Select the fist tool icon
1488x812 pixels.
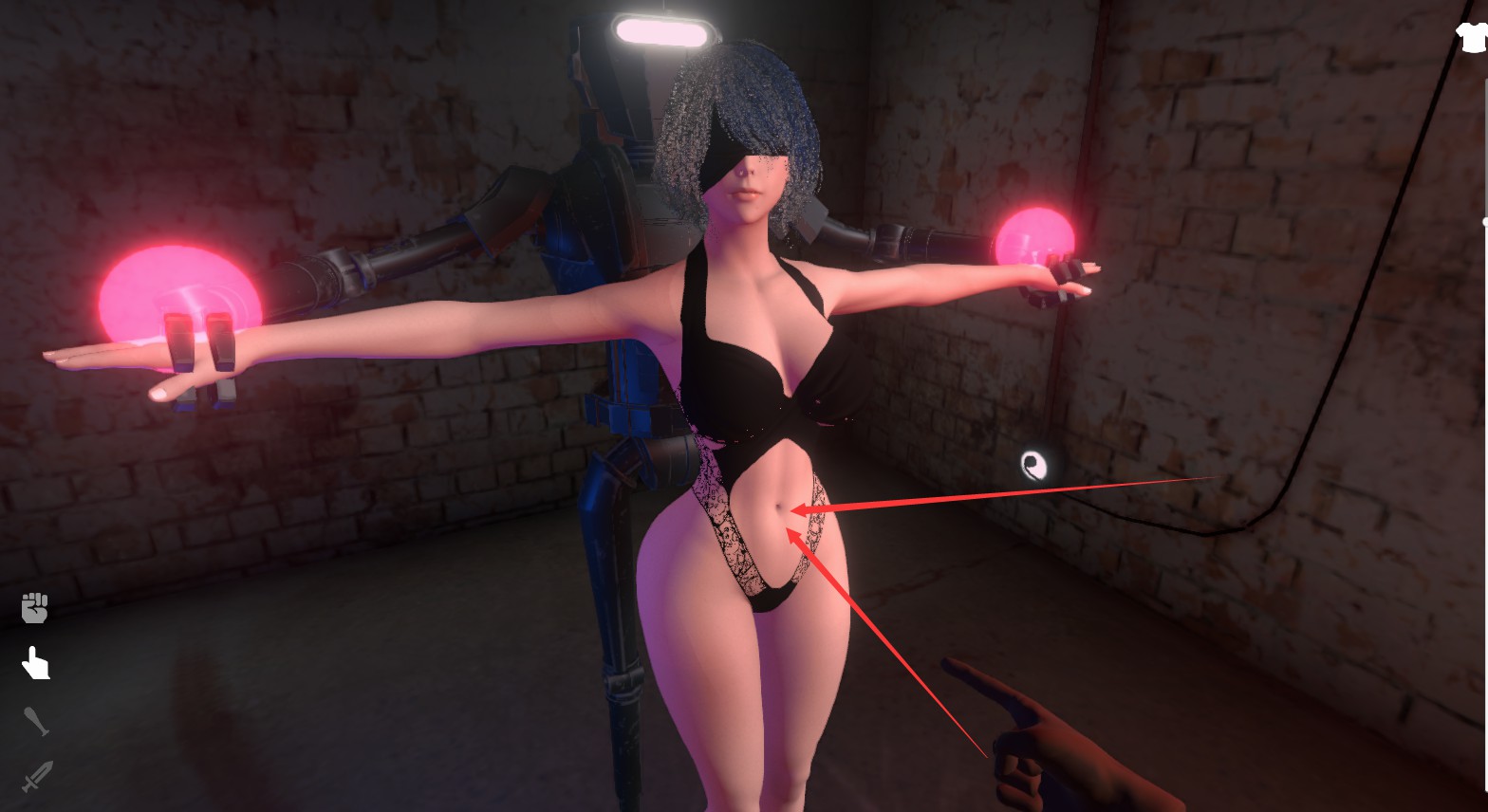click(x=35, y=607)
